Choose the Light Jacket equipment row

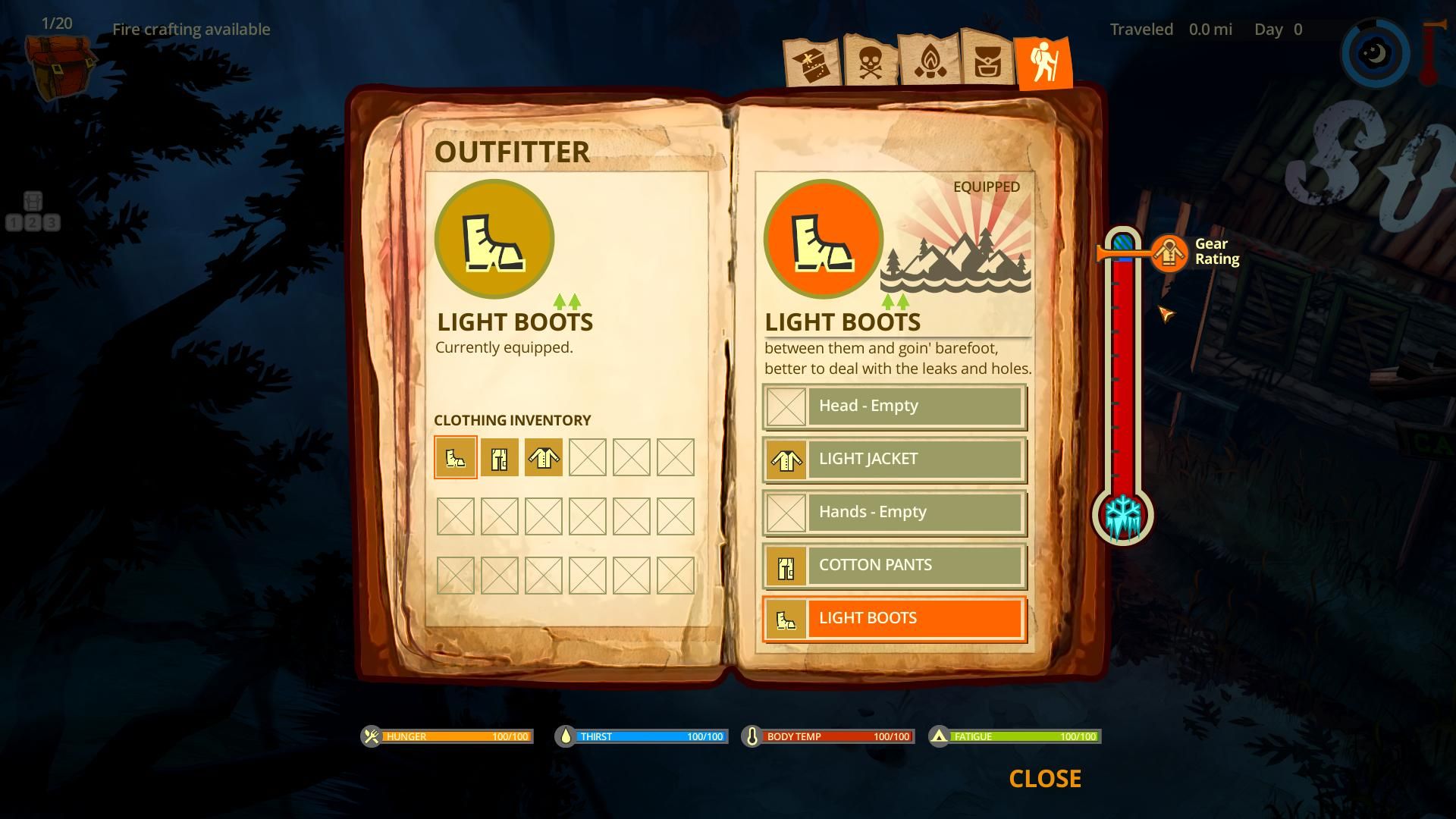(895, 460)
